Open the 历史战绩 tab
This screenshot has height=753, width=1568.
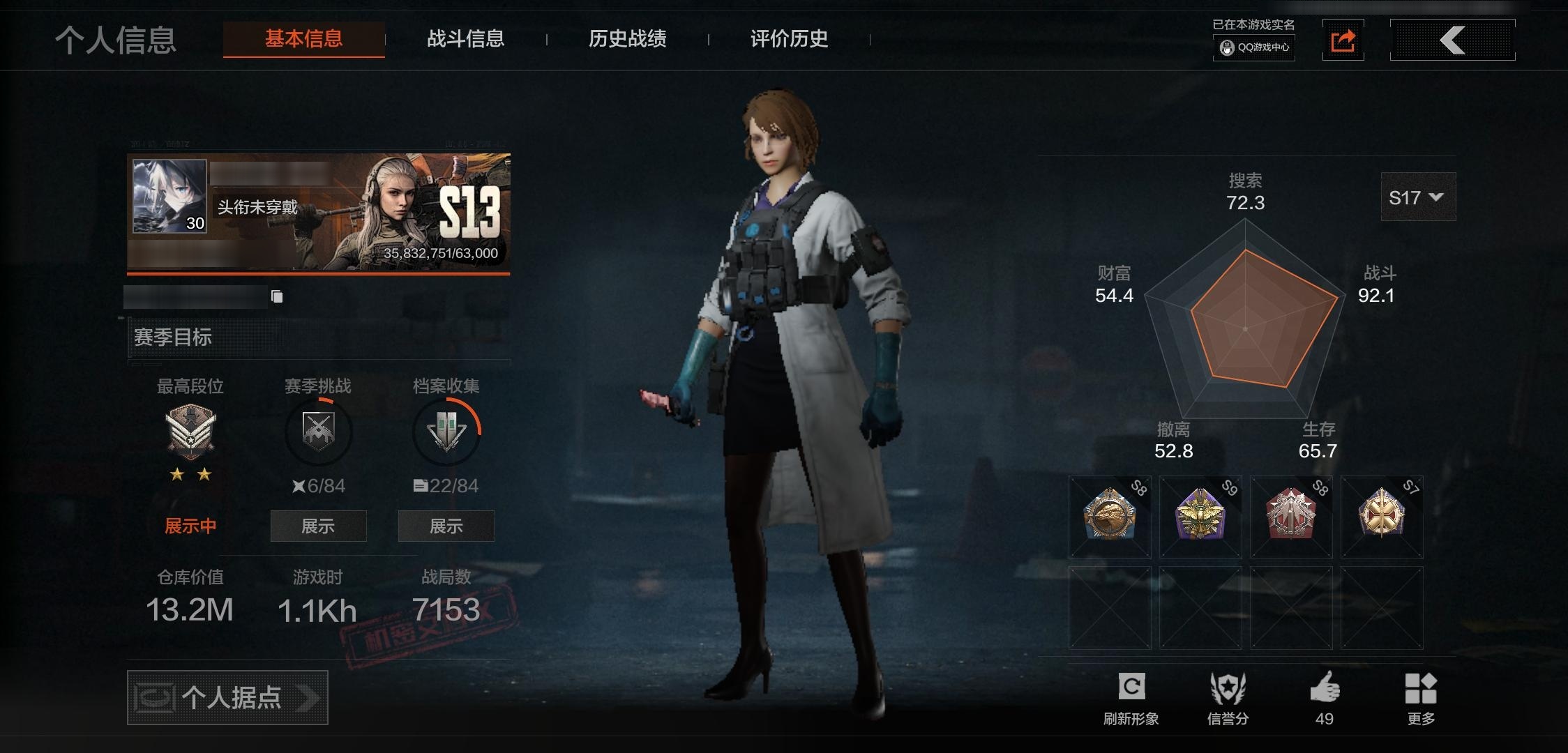pos(627,40)
